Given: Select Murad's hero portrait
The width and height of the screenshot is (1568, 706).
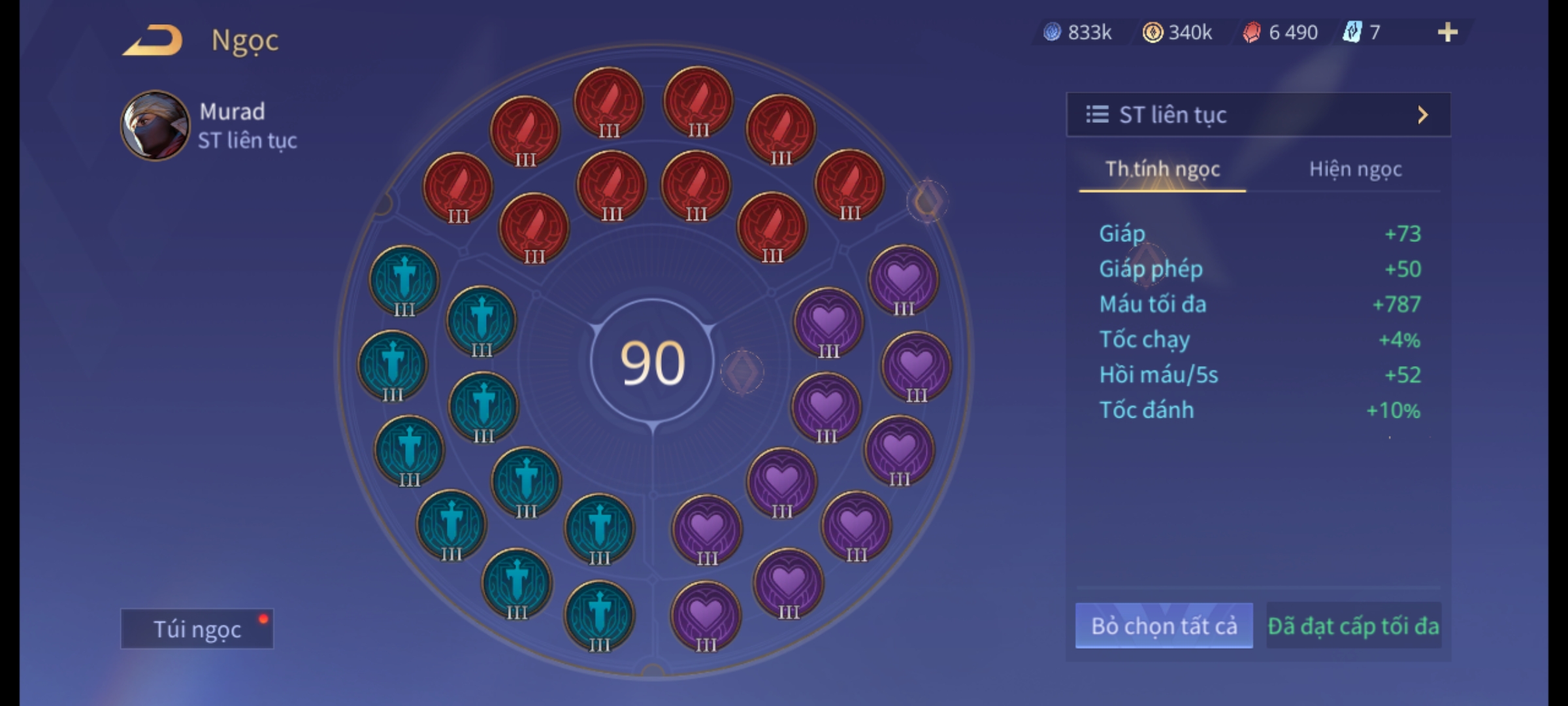Looking at the screenshot, I should [155, 126].
